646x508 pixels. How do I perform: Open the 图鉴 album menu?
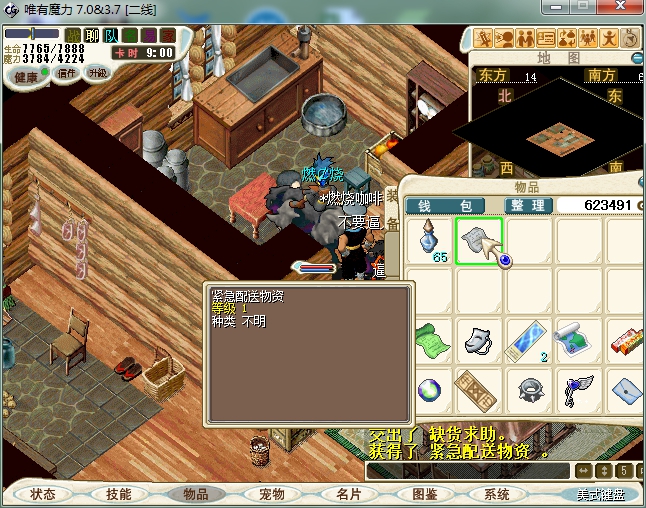pyautogui.click(x=424, y=494)
